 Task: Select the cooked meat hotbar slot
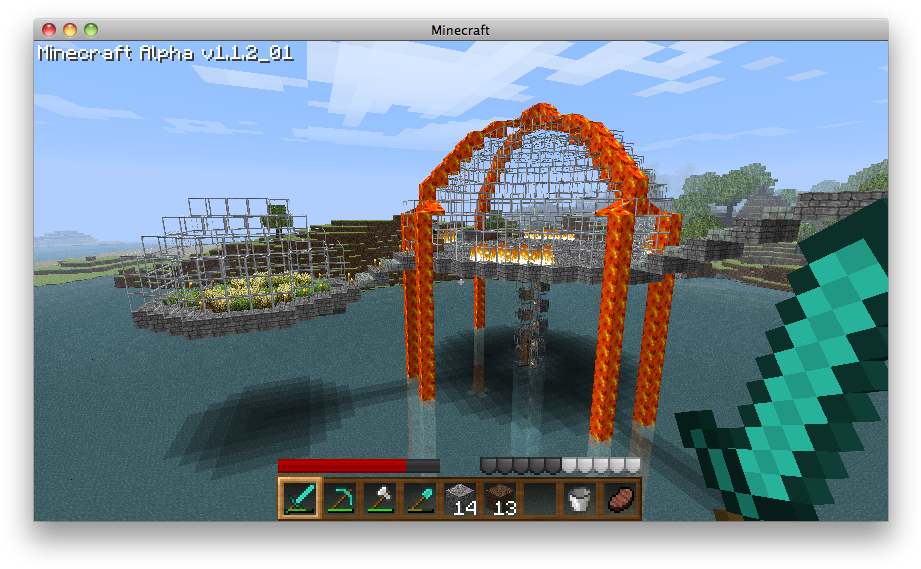coord(620,497)
